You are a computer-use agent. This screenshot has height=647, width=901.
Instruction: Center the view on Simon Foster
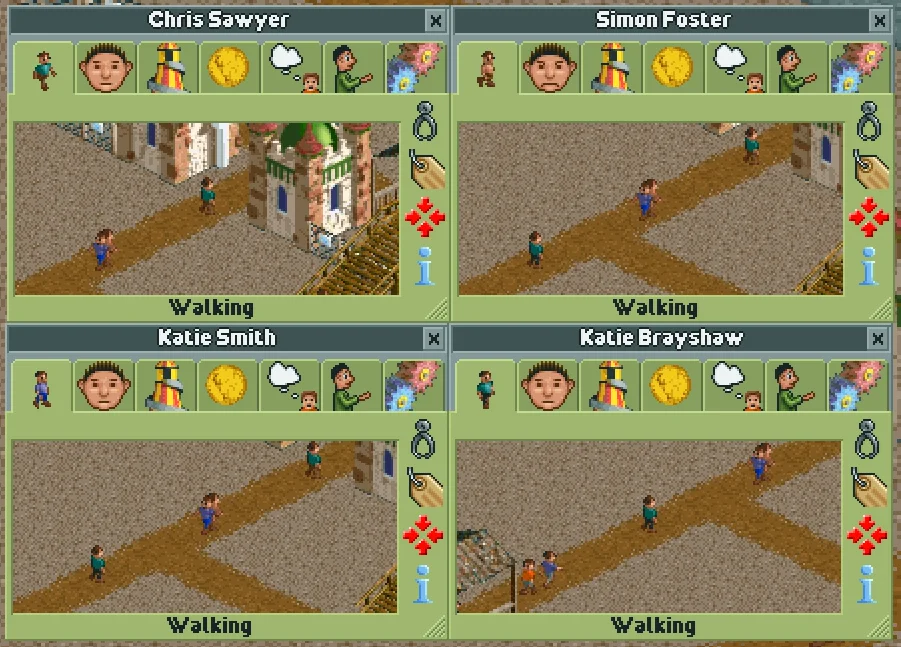pyautogui.click(x=868, y=217)
